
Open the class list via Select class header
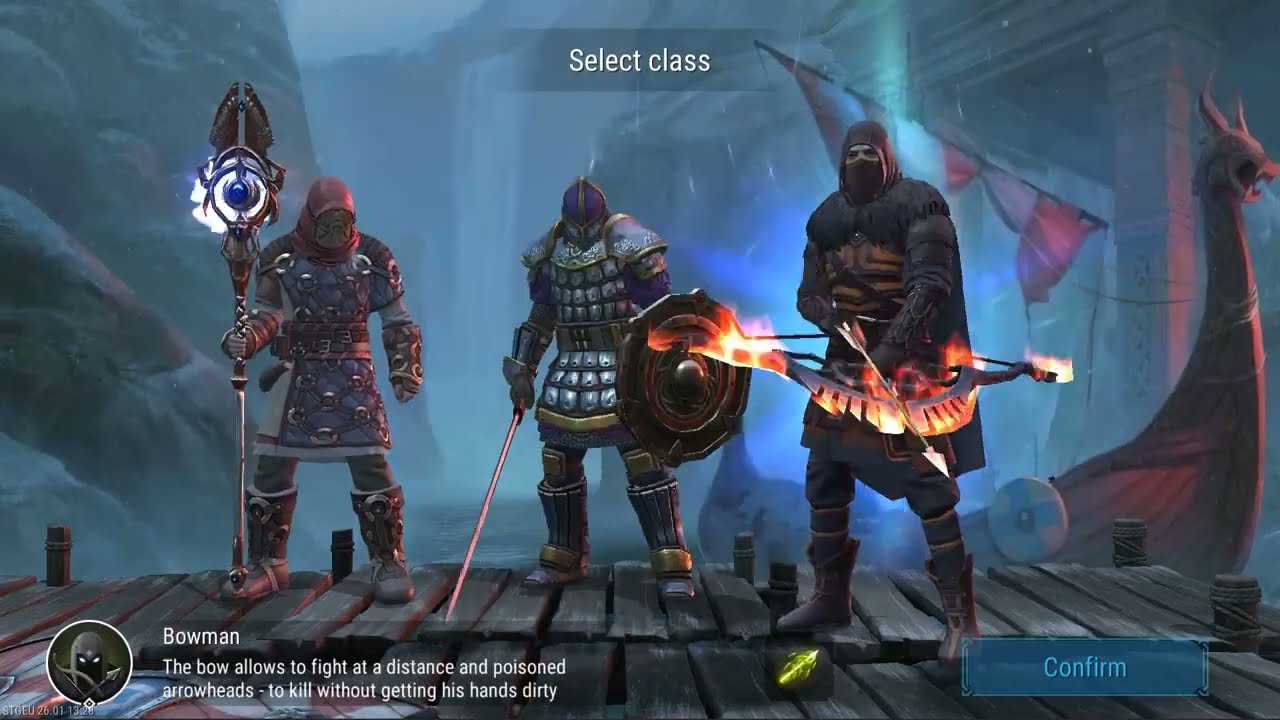[640, 61]
